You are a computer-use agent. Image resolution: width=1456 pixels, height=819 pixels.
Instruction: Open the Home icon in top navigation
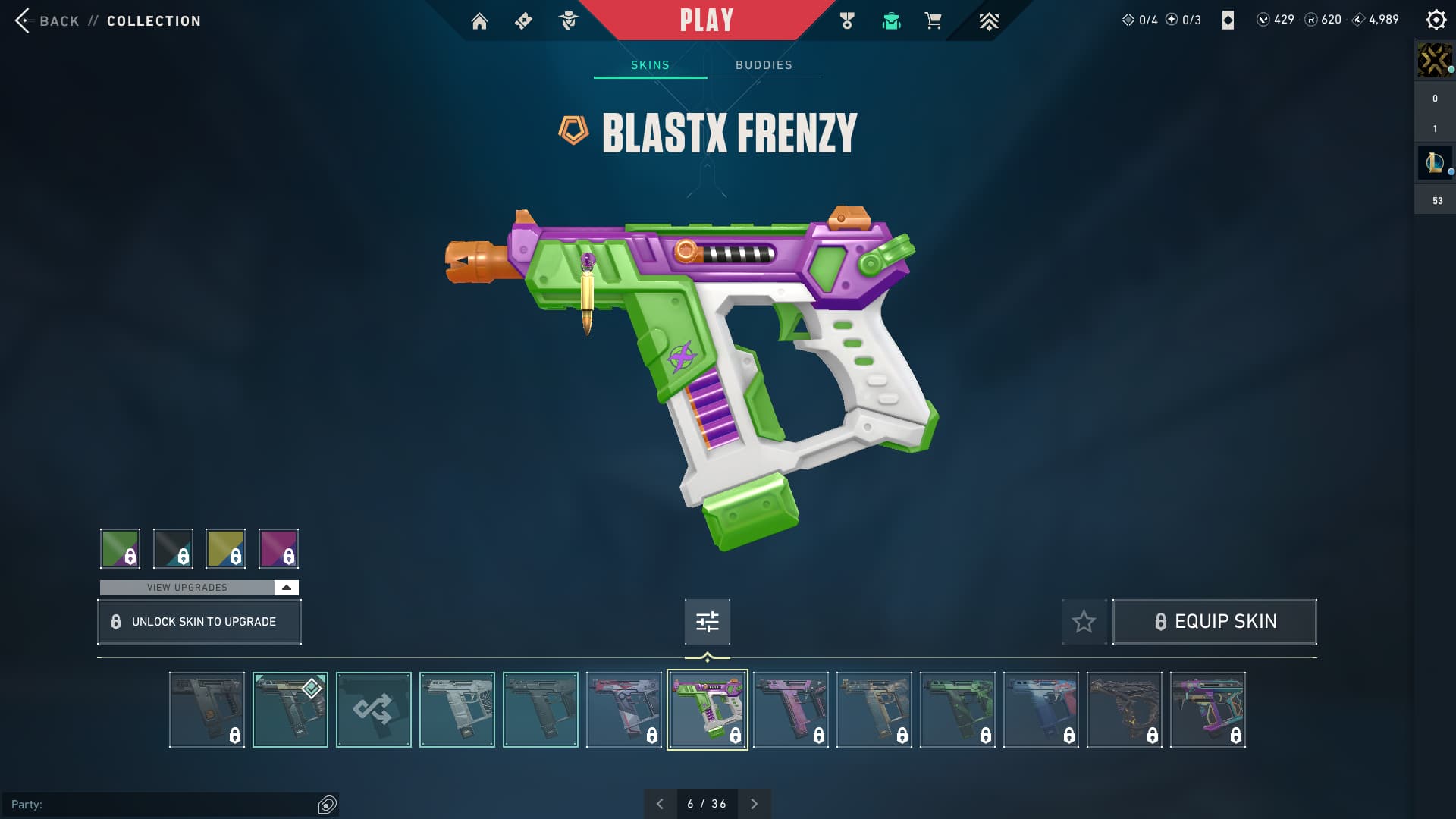(x=479, y=21)
